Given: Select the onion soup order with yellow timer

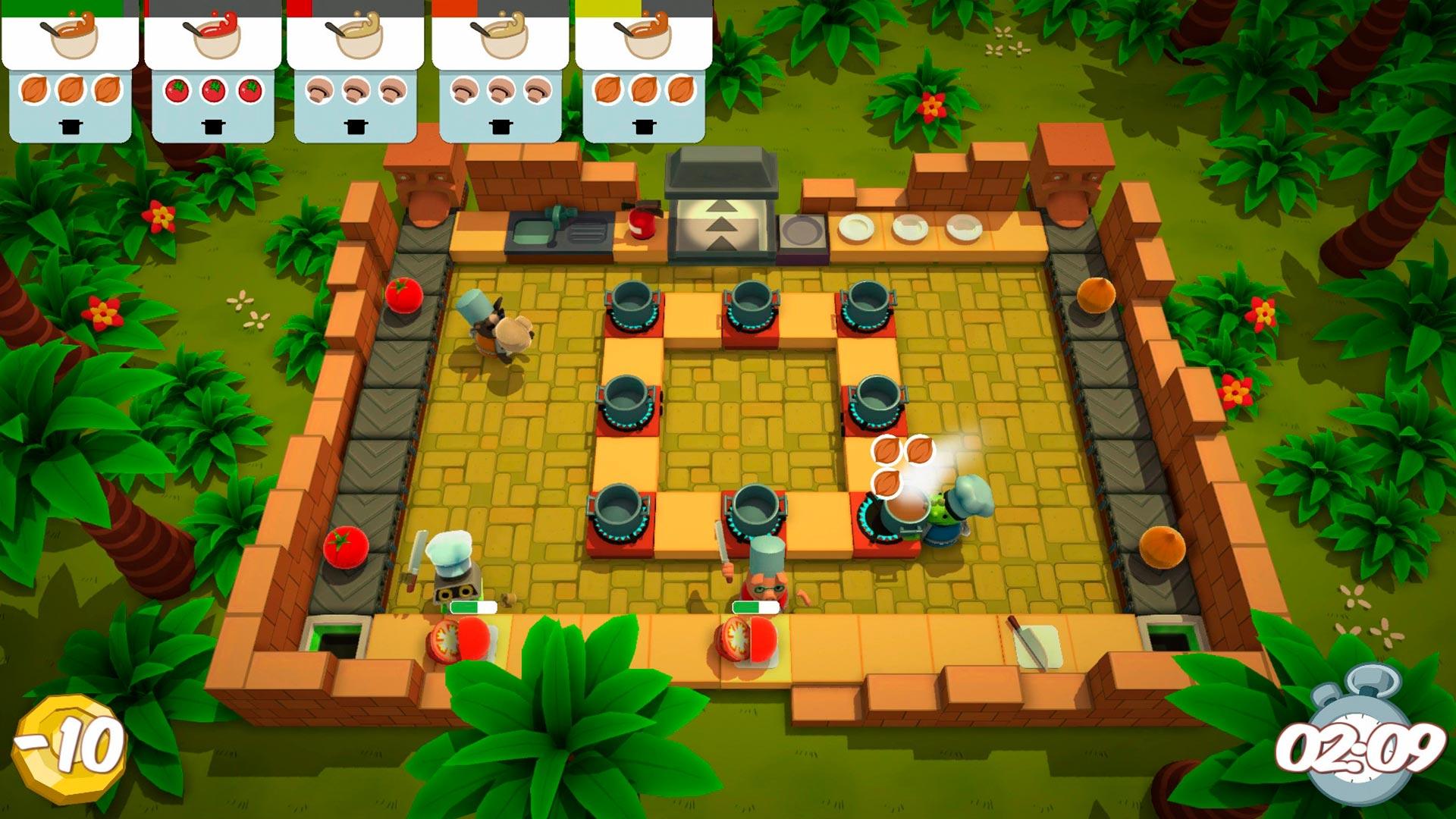Looking at the screenshot, I should tap(643, 72).
